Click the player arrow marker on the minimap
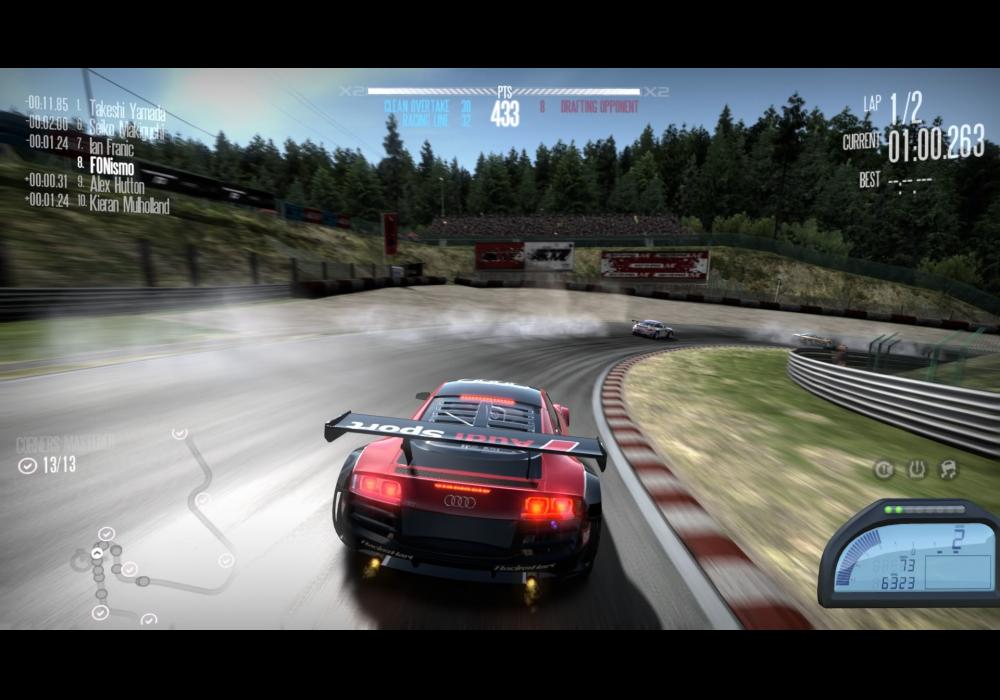The image size is (1000, 700). [x=97, y=552]
